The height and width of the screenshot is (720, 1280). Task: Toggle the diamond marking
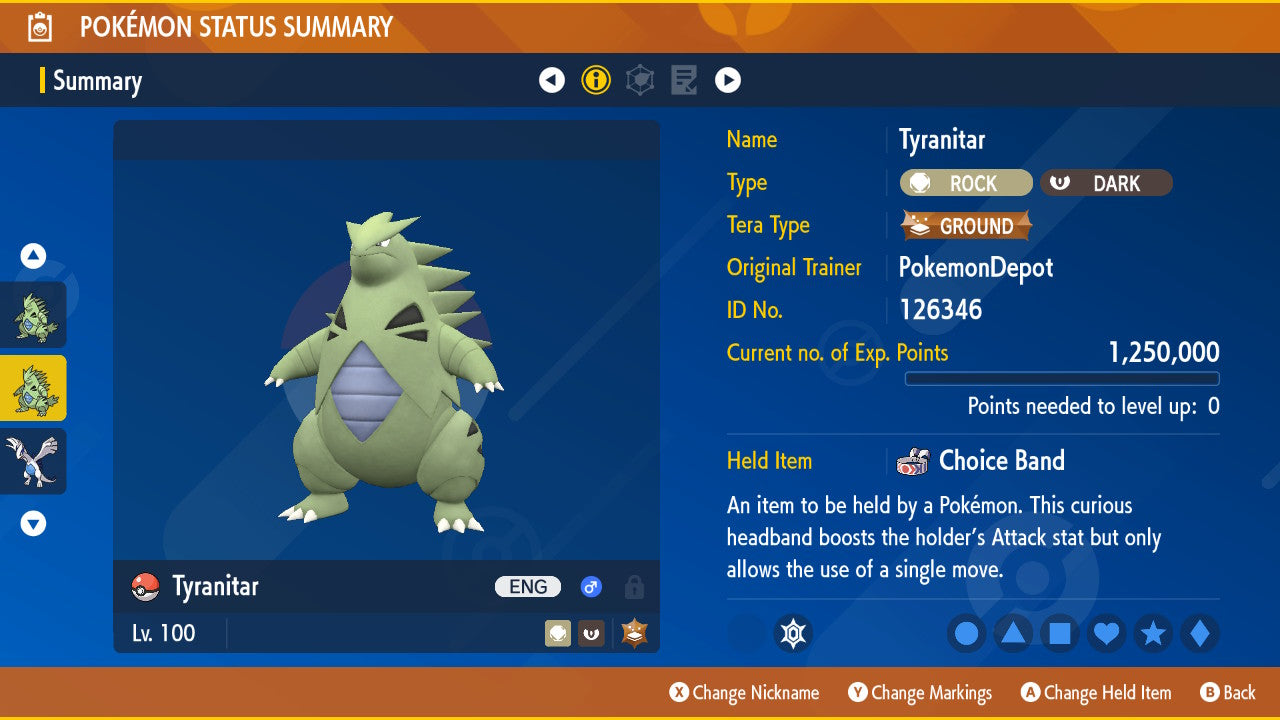click(x=1200, y=633)
